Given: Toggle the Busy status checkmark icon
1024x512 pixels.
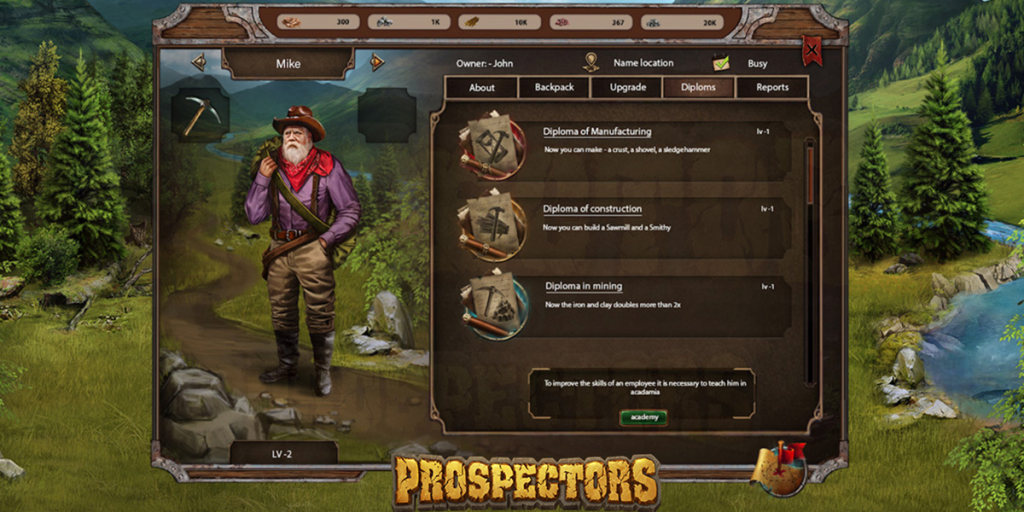Looking at the screenshot, I should click(721, 63).
